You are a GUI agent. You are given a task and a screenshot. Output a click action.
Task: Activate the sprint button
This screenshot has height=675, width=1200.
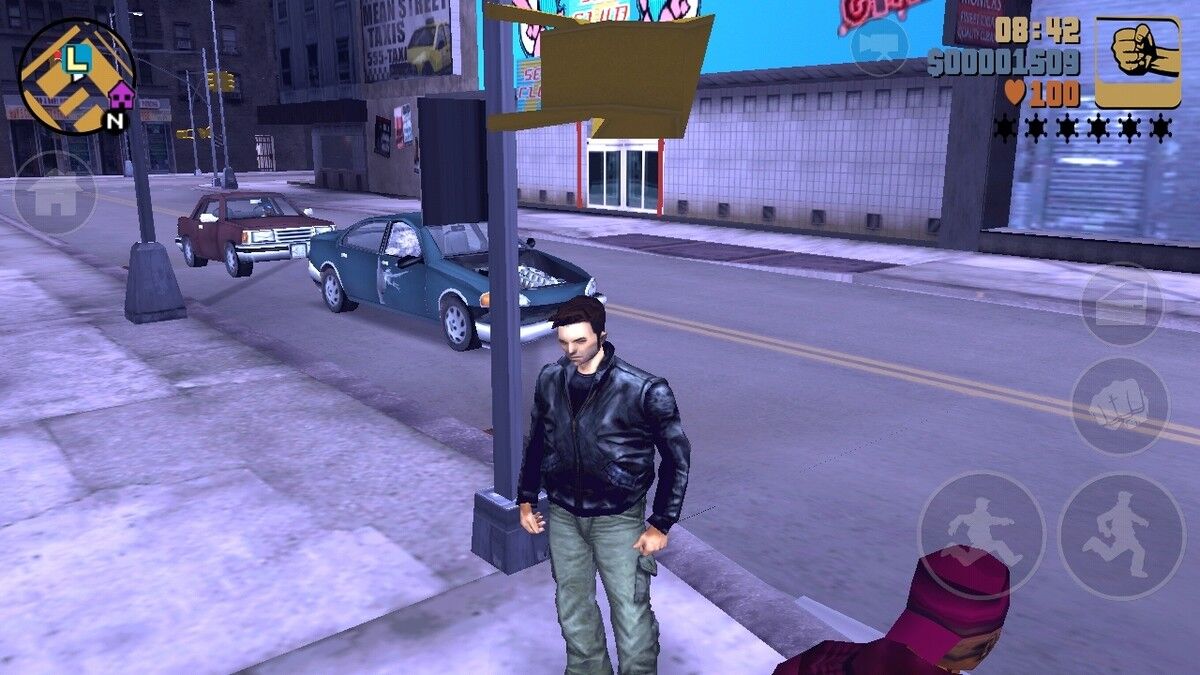[x=1121, y=535]
